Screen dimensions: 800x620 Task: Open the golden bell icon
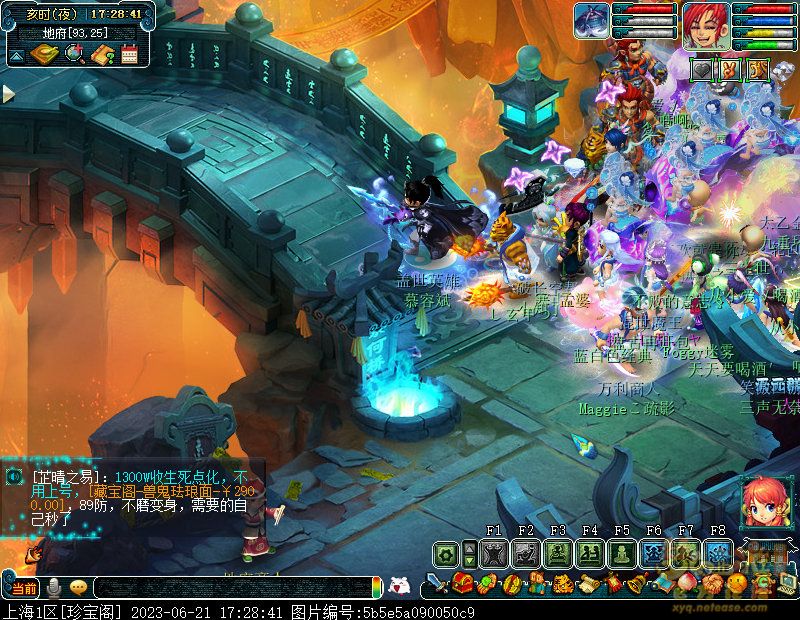click(634, 583)
